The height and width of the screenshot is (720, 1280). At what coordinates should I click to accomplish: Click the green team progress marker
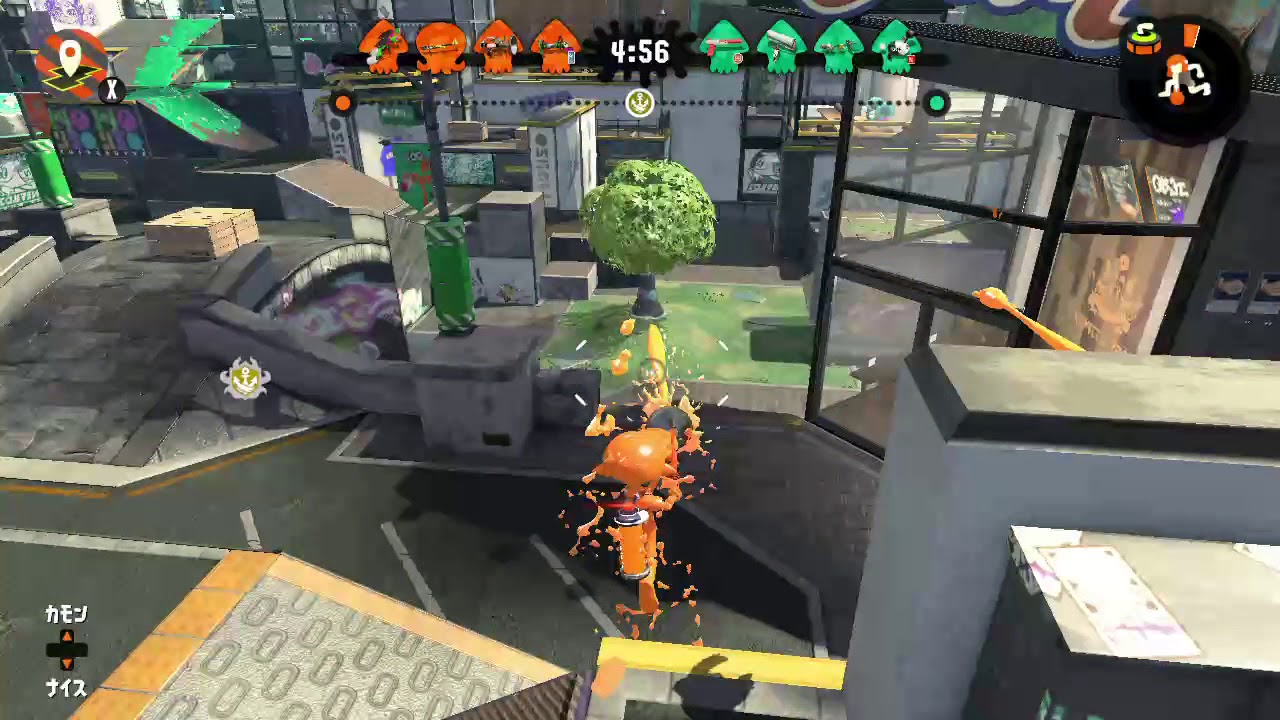[936, 103]
